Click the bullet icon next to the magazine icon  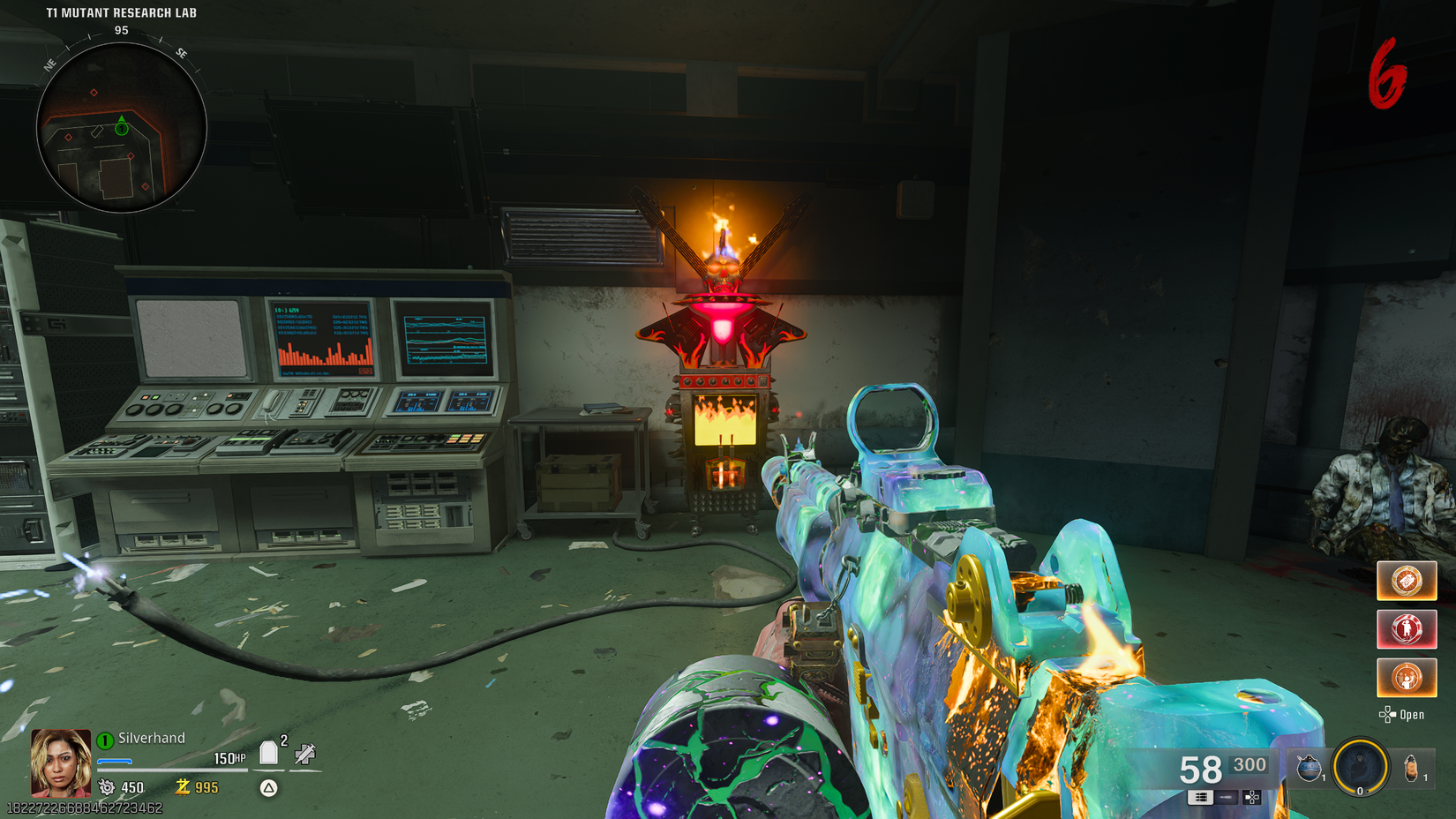click(x=1226, y=797)
